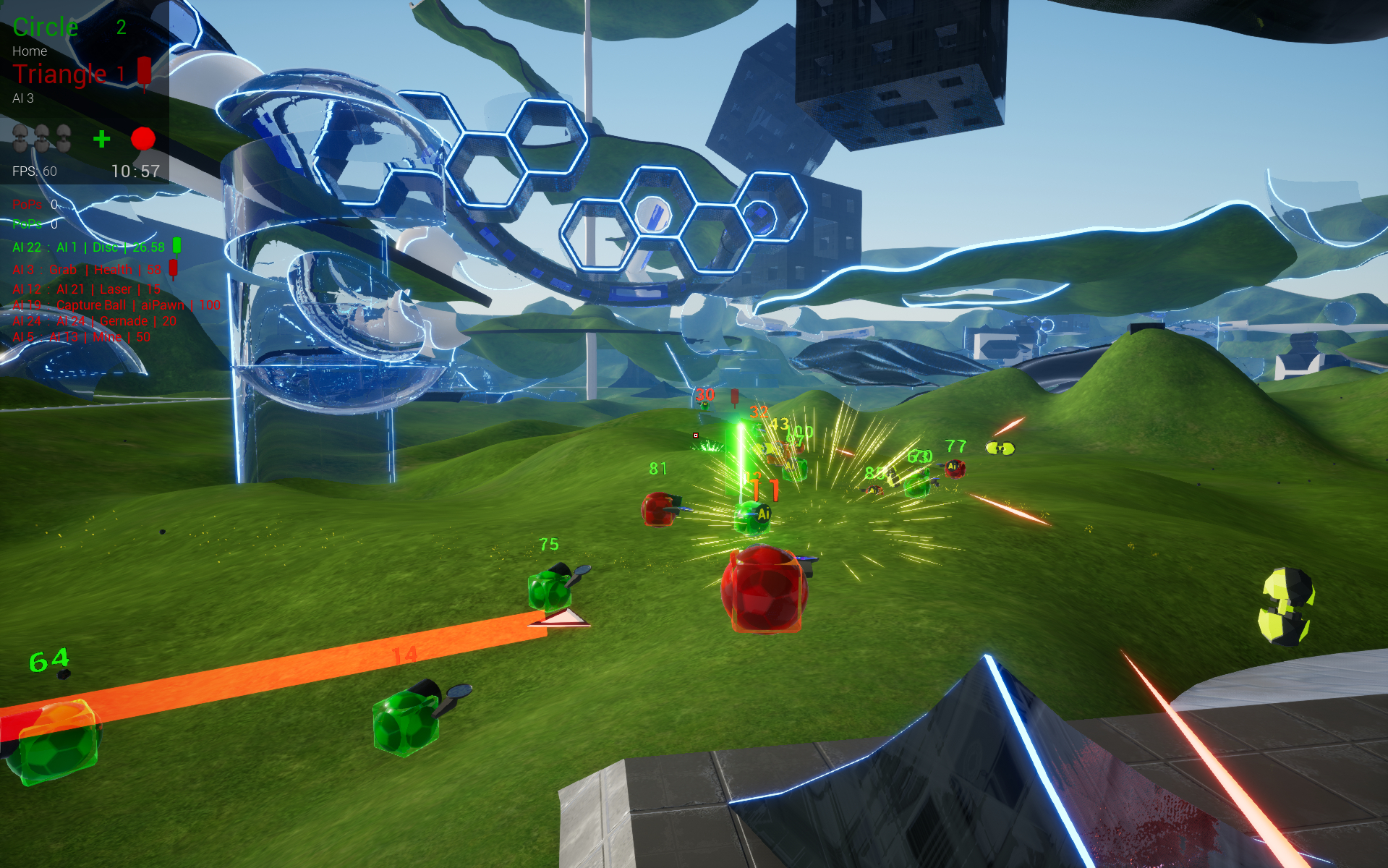Image resolution: width=1388 pixels, height=868 pixels.
Task: Click the red flag icon beside Triangle
Action: click(x=145, y=72)
